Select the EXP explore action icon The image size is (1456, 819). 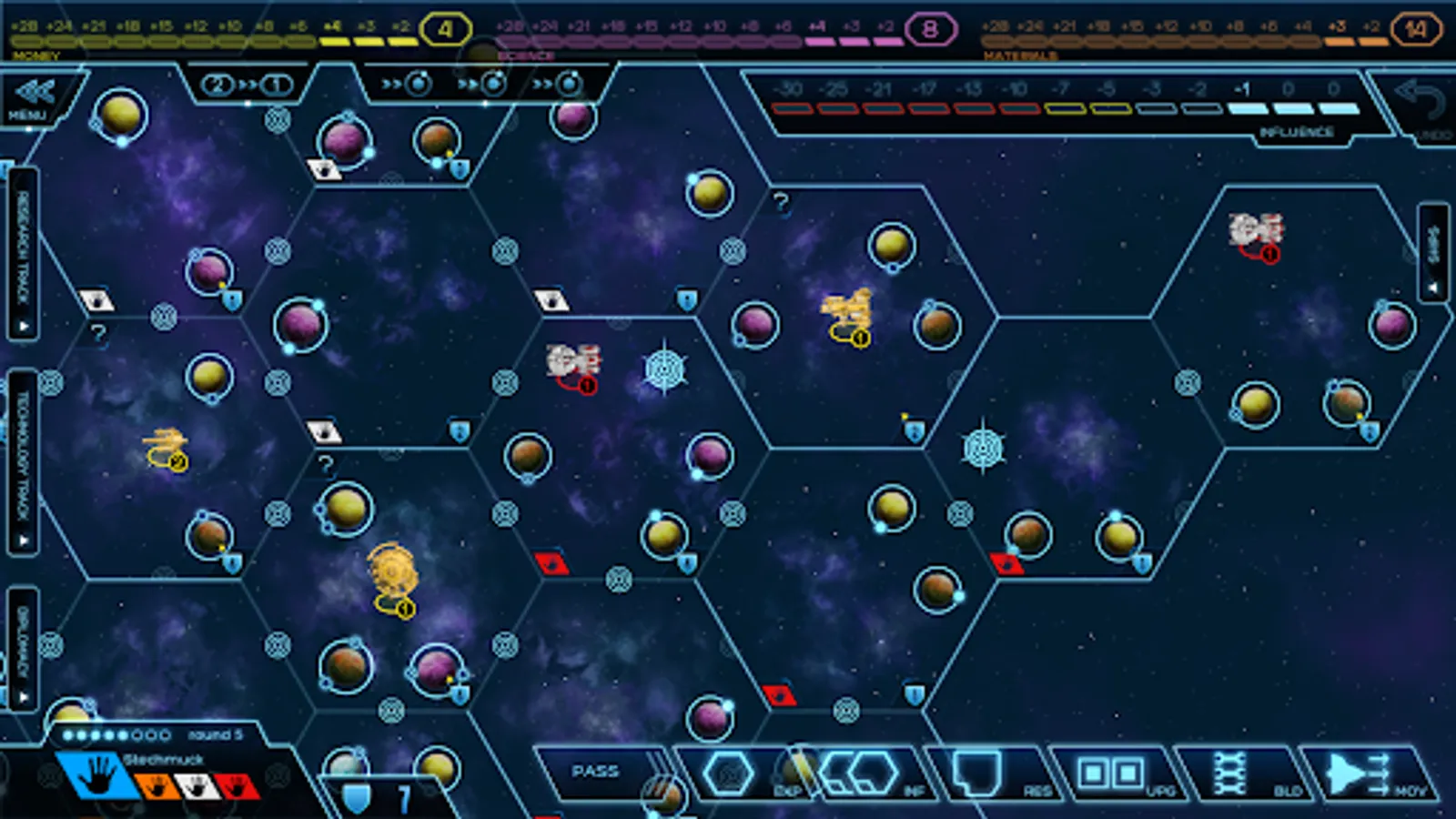tap(728, 774)
